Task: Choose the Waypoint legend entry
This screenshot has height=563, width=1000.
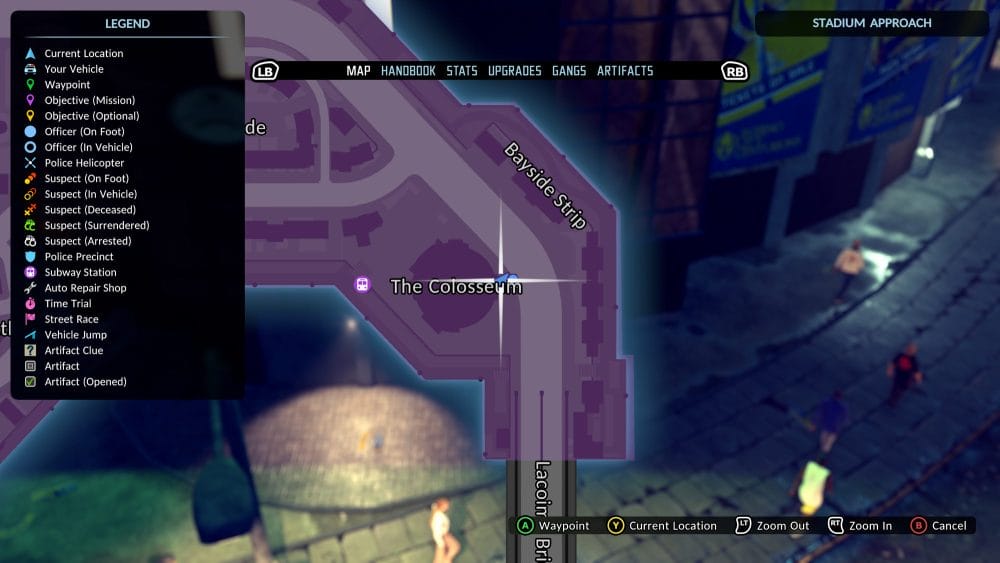Action: tap(67, 85)
